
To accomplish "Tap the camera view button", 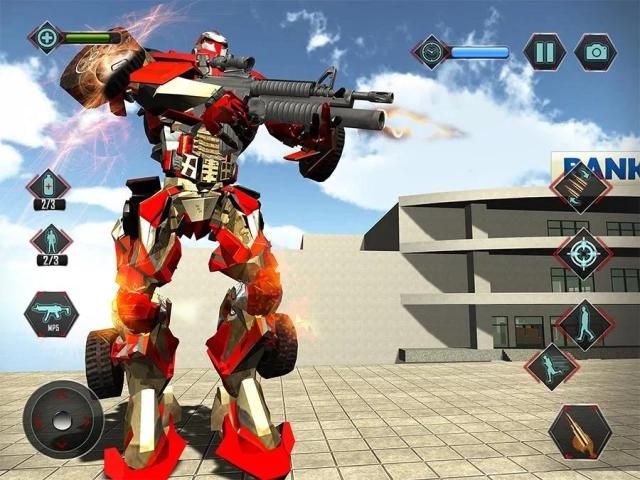I will (595, 52).
